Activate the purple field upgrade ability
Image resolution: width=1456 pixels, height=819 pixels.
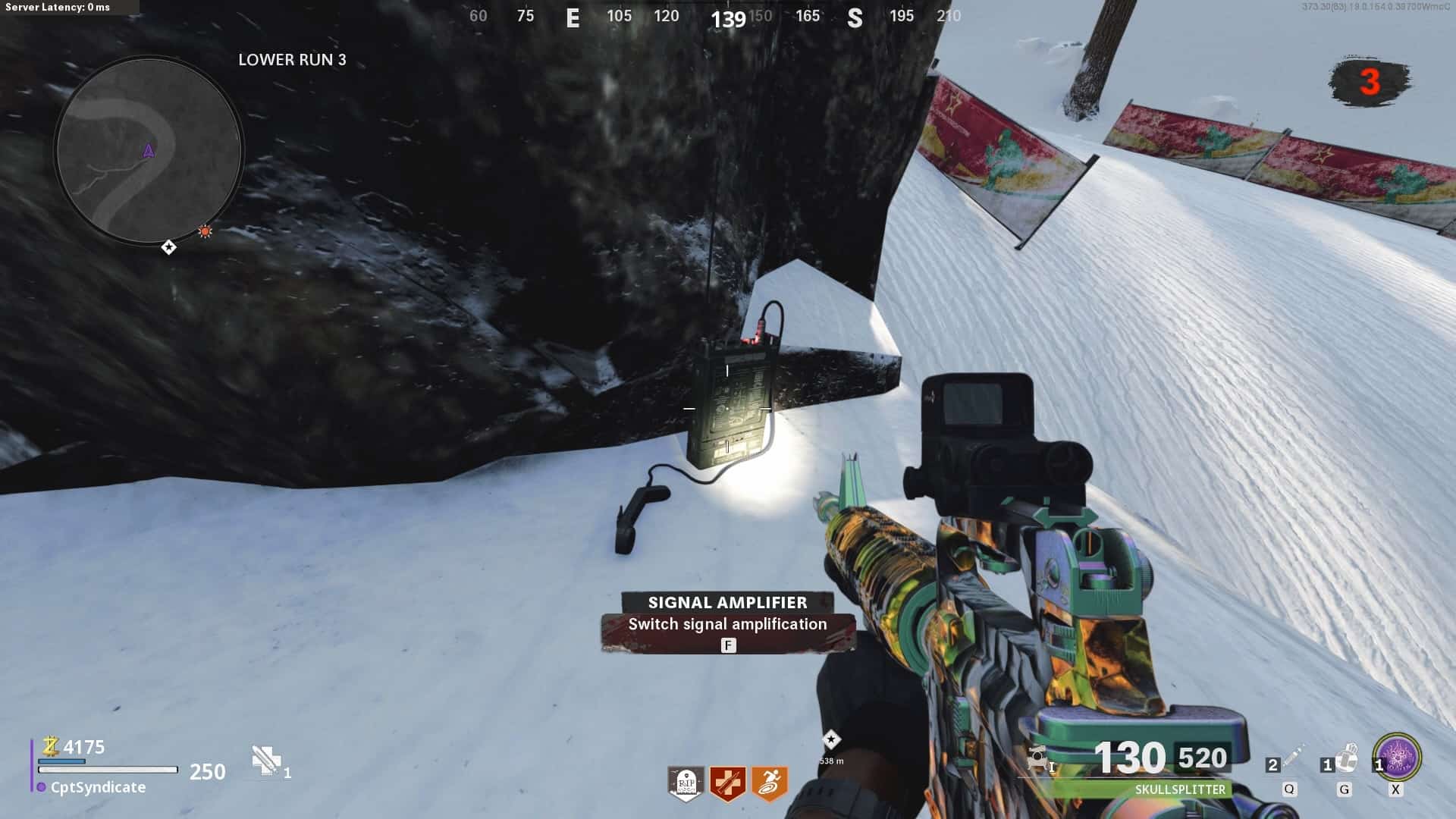(x=1397, y=757)
